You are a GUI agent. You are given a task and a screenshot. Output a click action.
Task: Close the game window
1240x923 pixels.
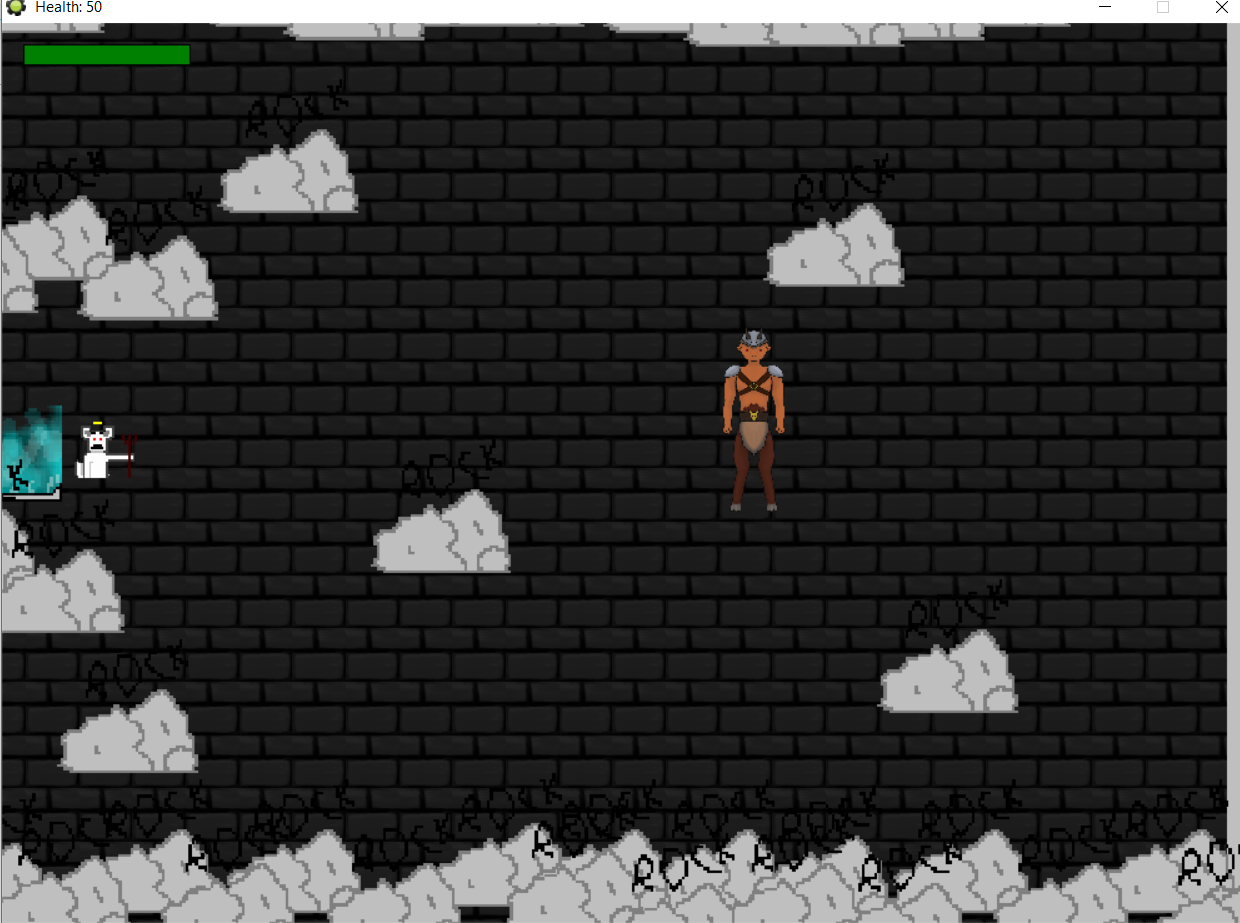click(x=1221, y=8)
